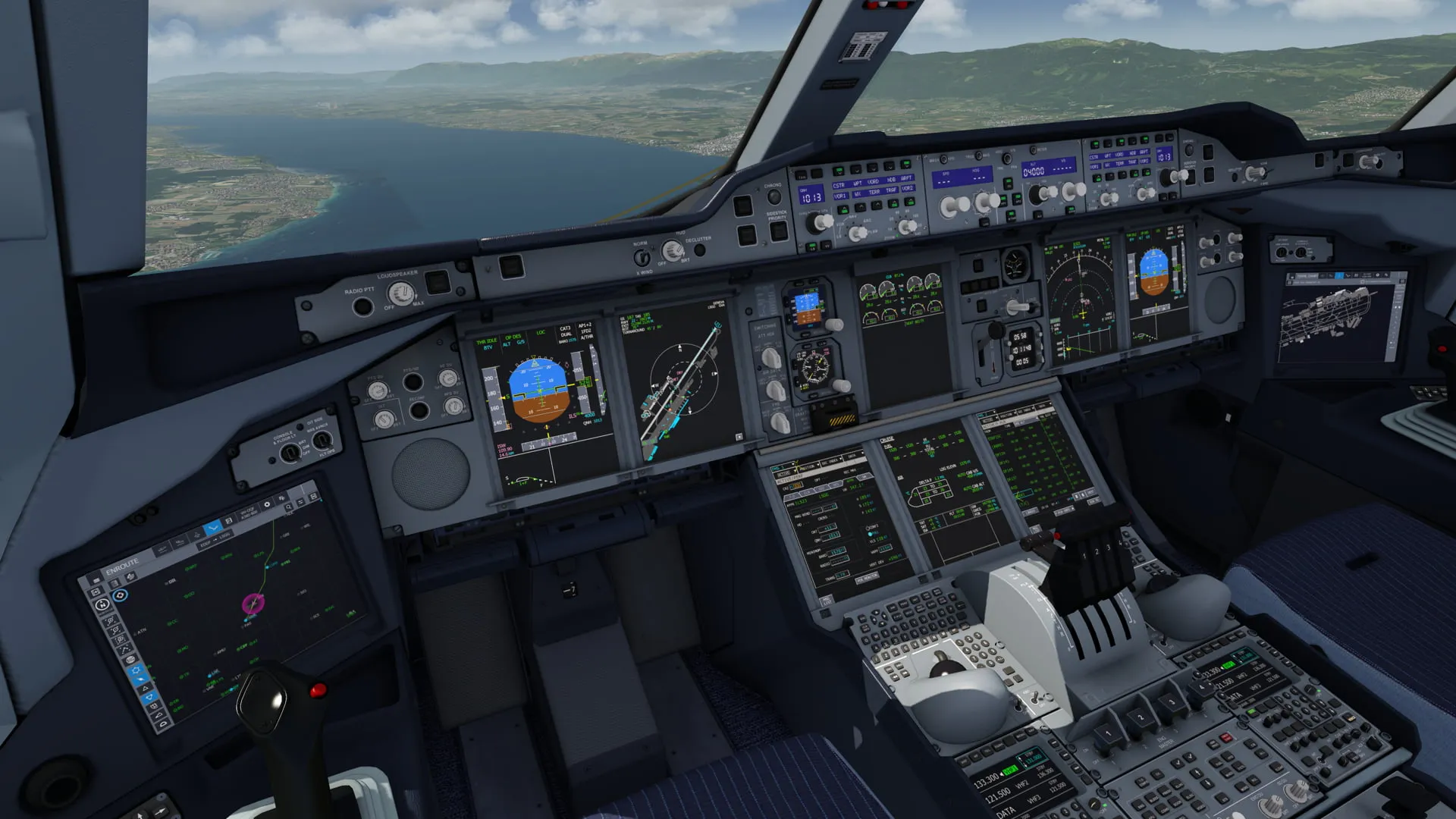Push the captain-side CHRONO button
1456x819 pixels.
[x=773, y=196]
